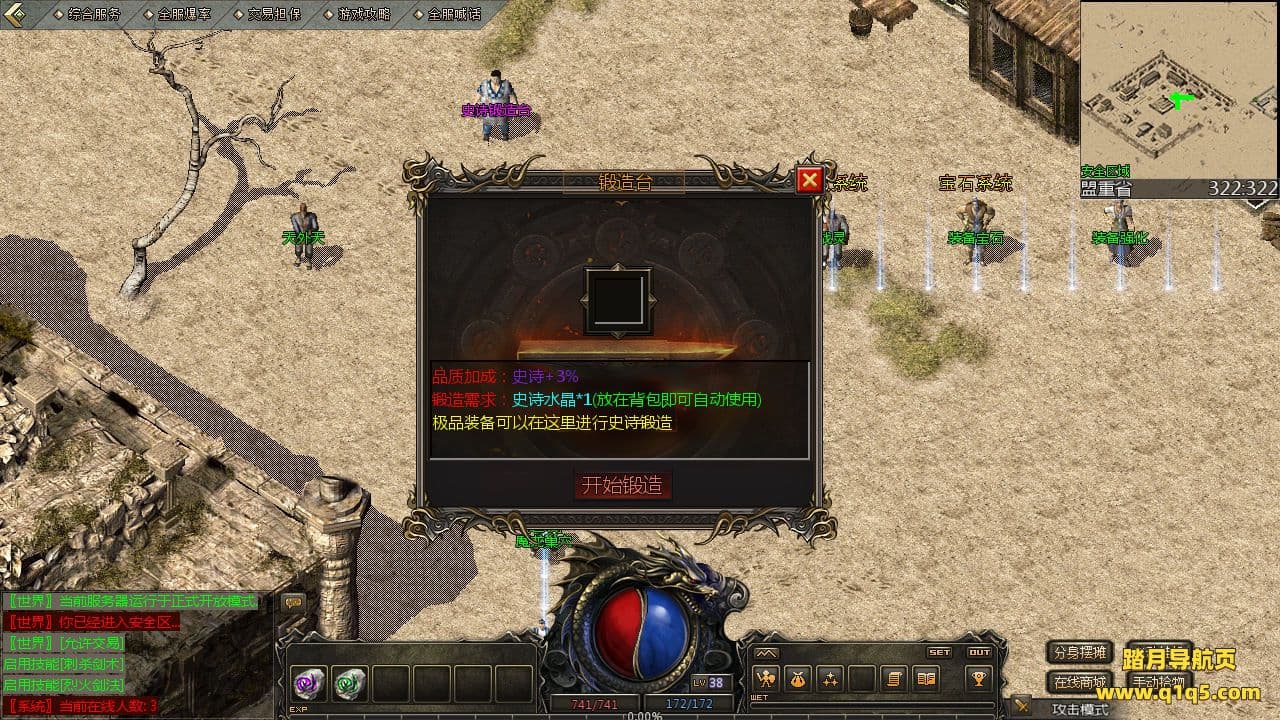
Task: Open the bag inventory icon
Action: click(798, 679)
